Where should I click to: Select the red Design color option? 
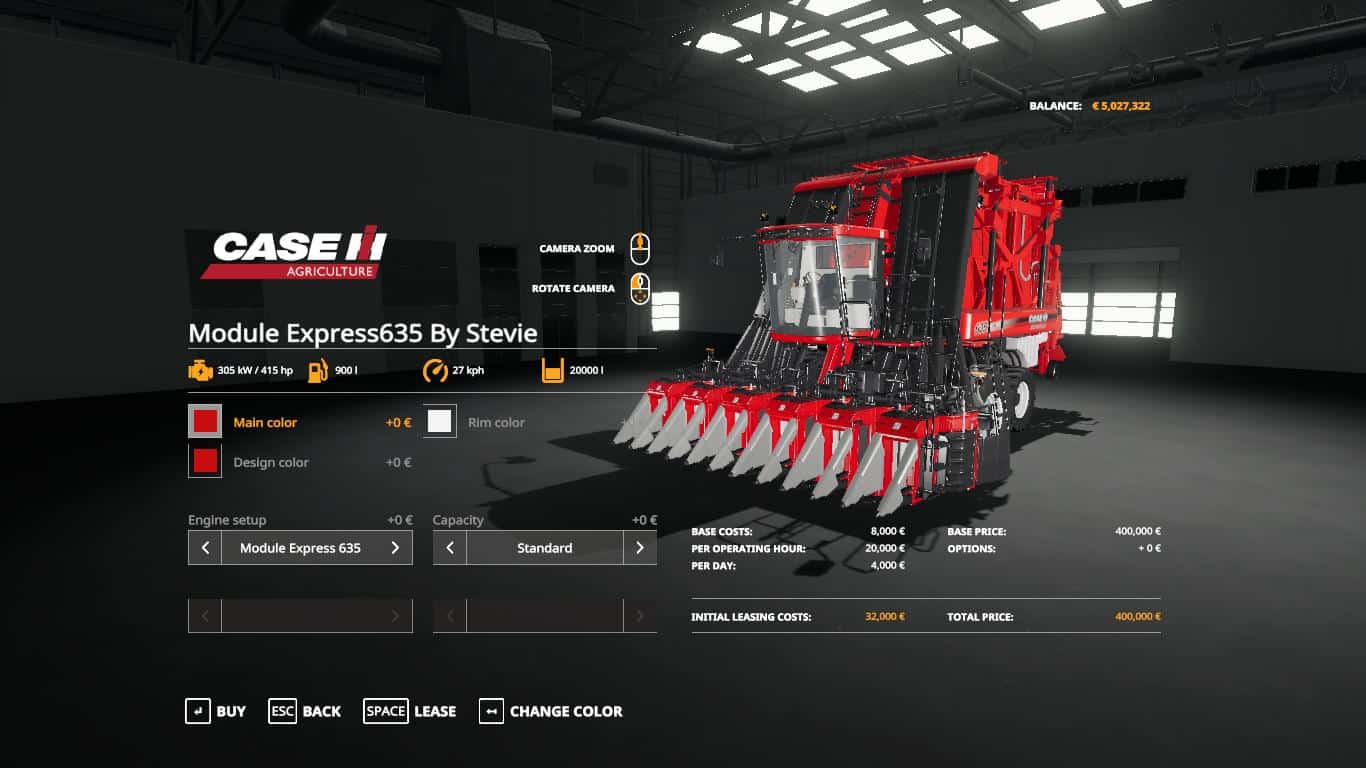click(x=205, y=461)
